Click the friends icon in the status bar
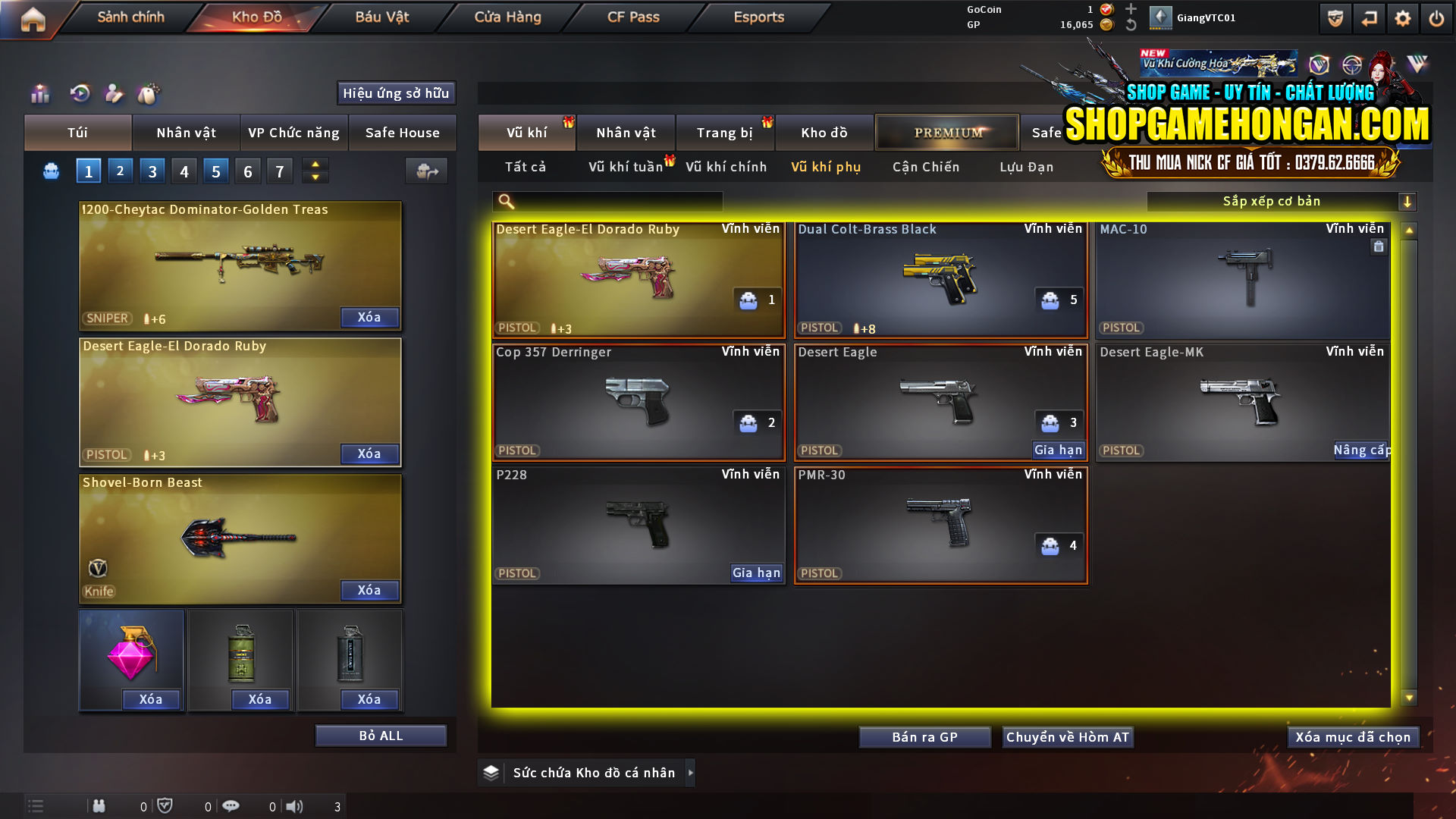The image size is (1456, 819). point(99,806)
